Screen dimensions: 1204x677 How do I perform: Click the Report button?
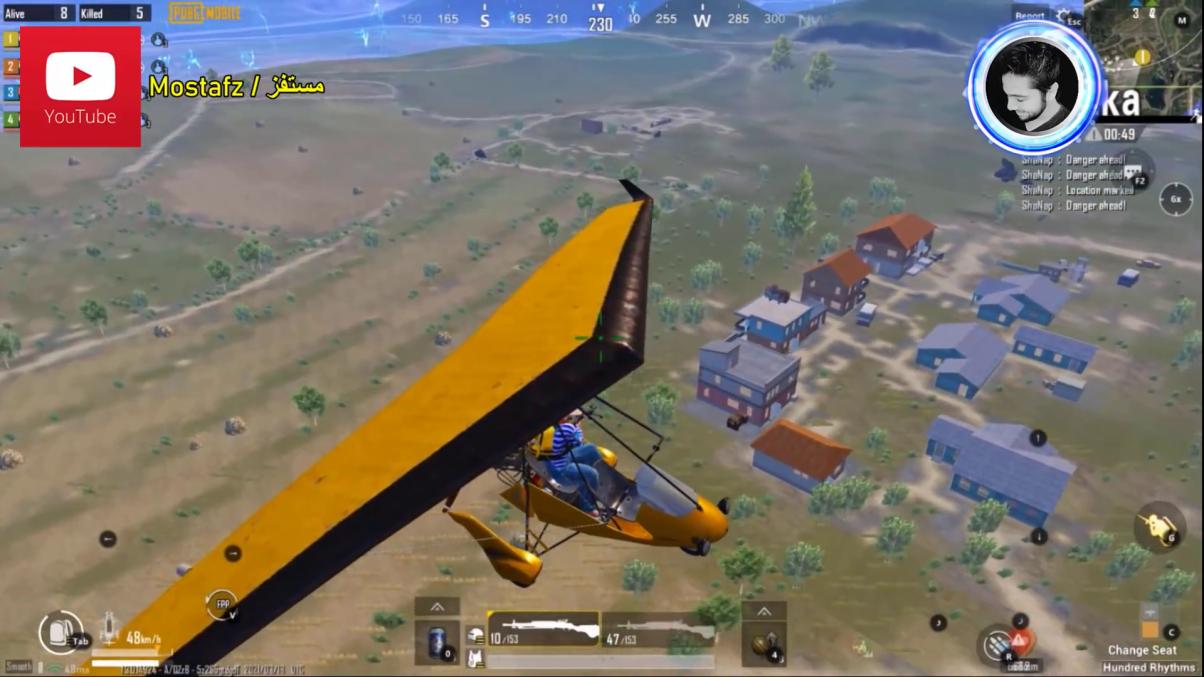[x=1029, y=15]
